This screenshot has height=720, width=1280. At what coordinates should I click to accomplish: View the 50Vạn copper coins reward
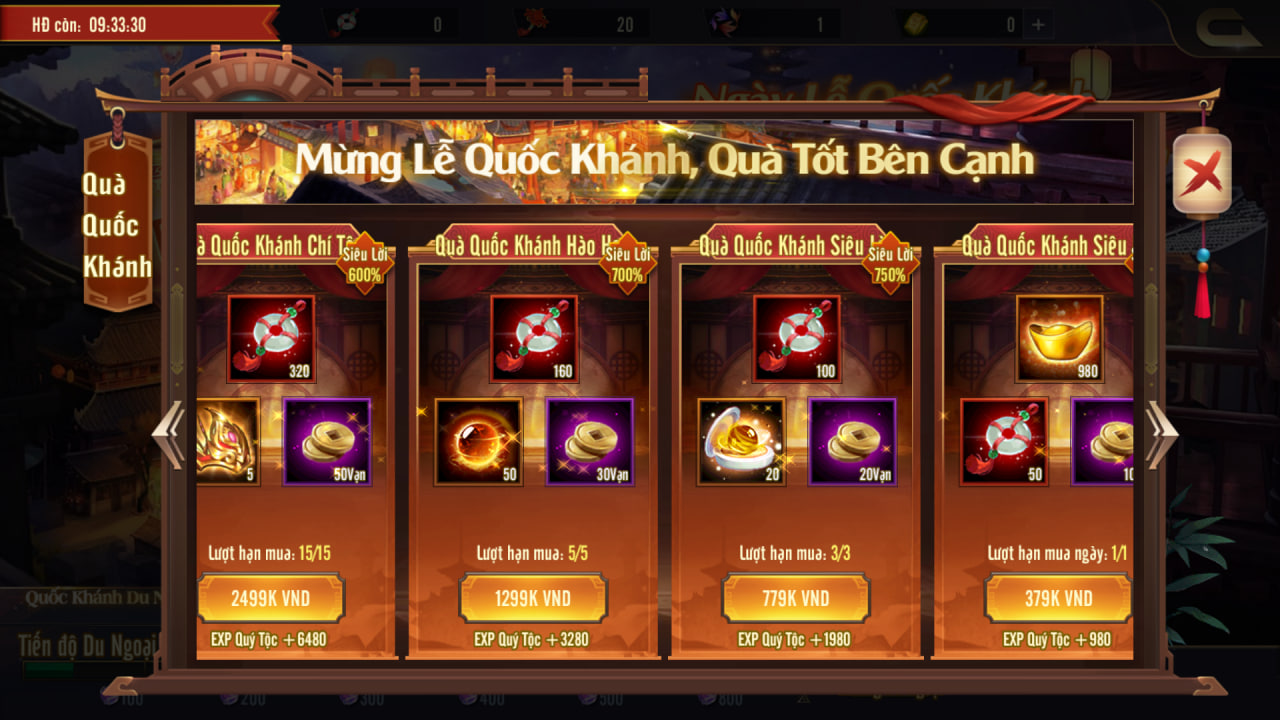[327, 441]
